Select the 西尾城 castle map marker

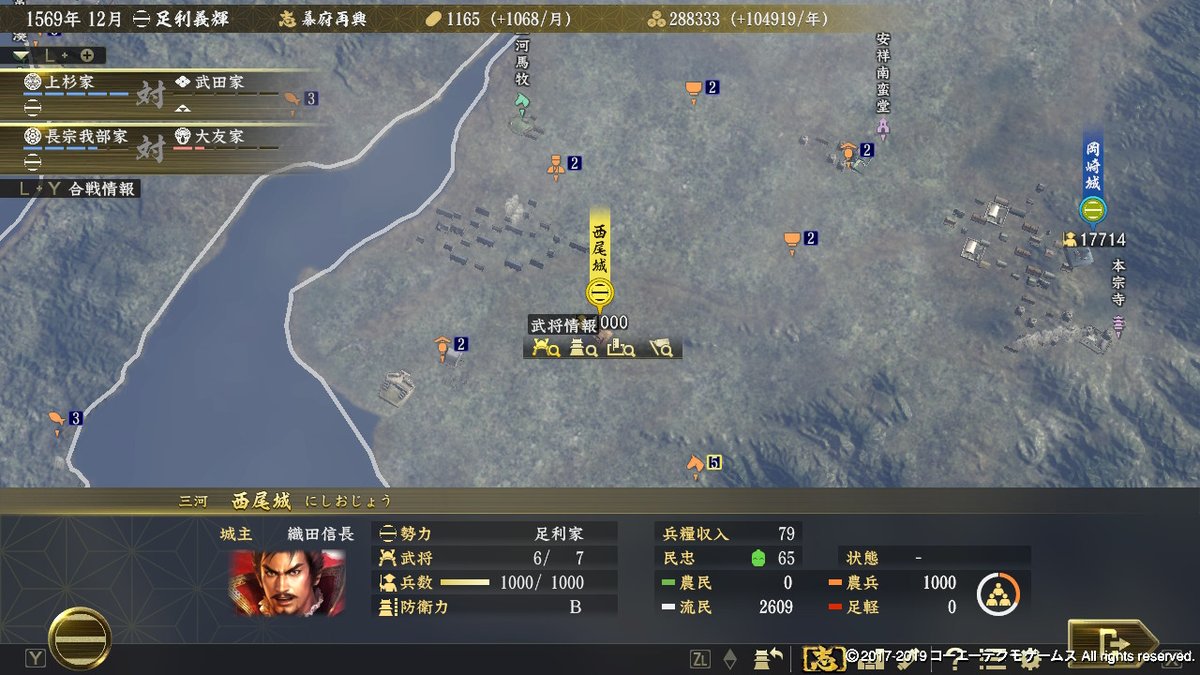pos(599,292)
